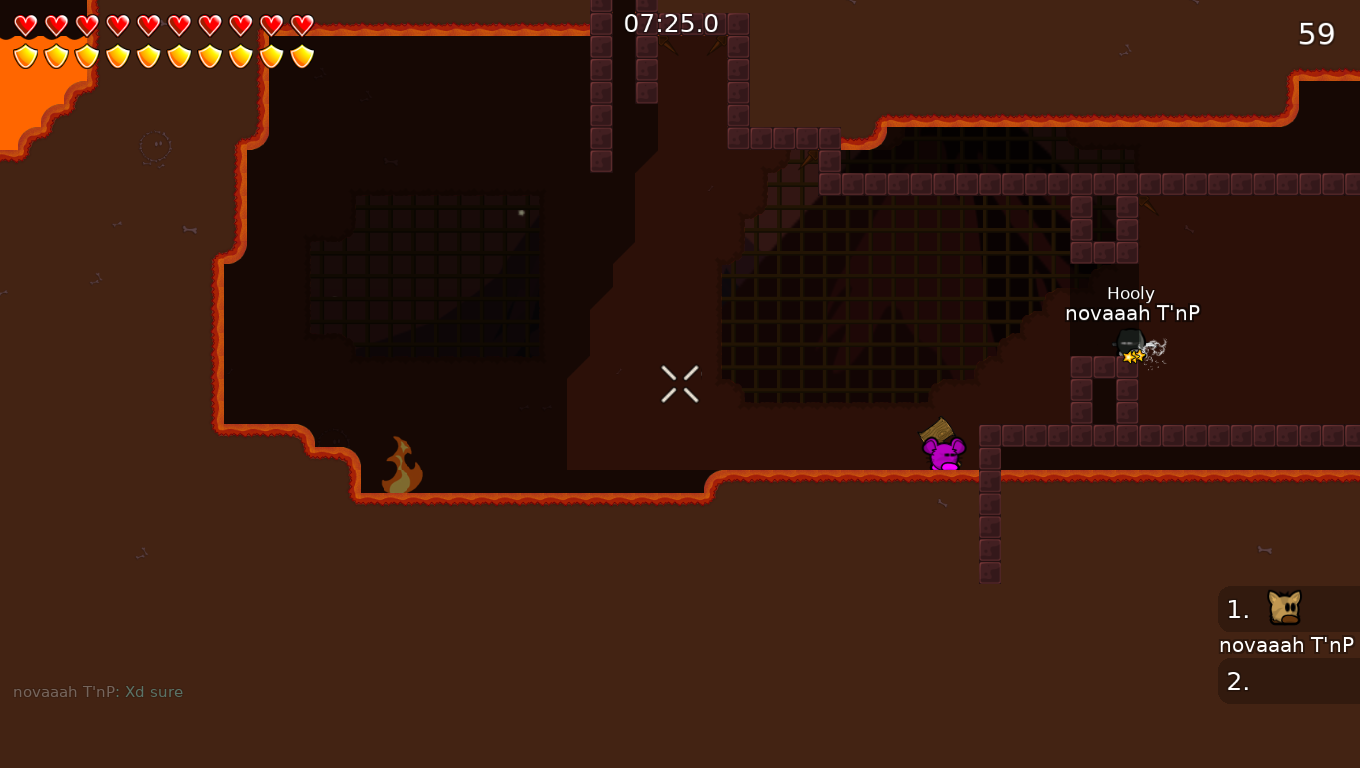1360x768 pixels.
Task: Select the last heart of the health row
Action: tap(302, 25)
